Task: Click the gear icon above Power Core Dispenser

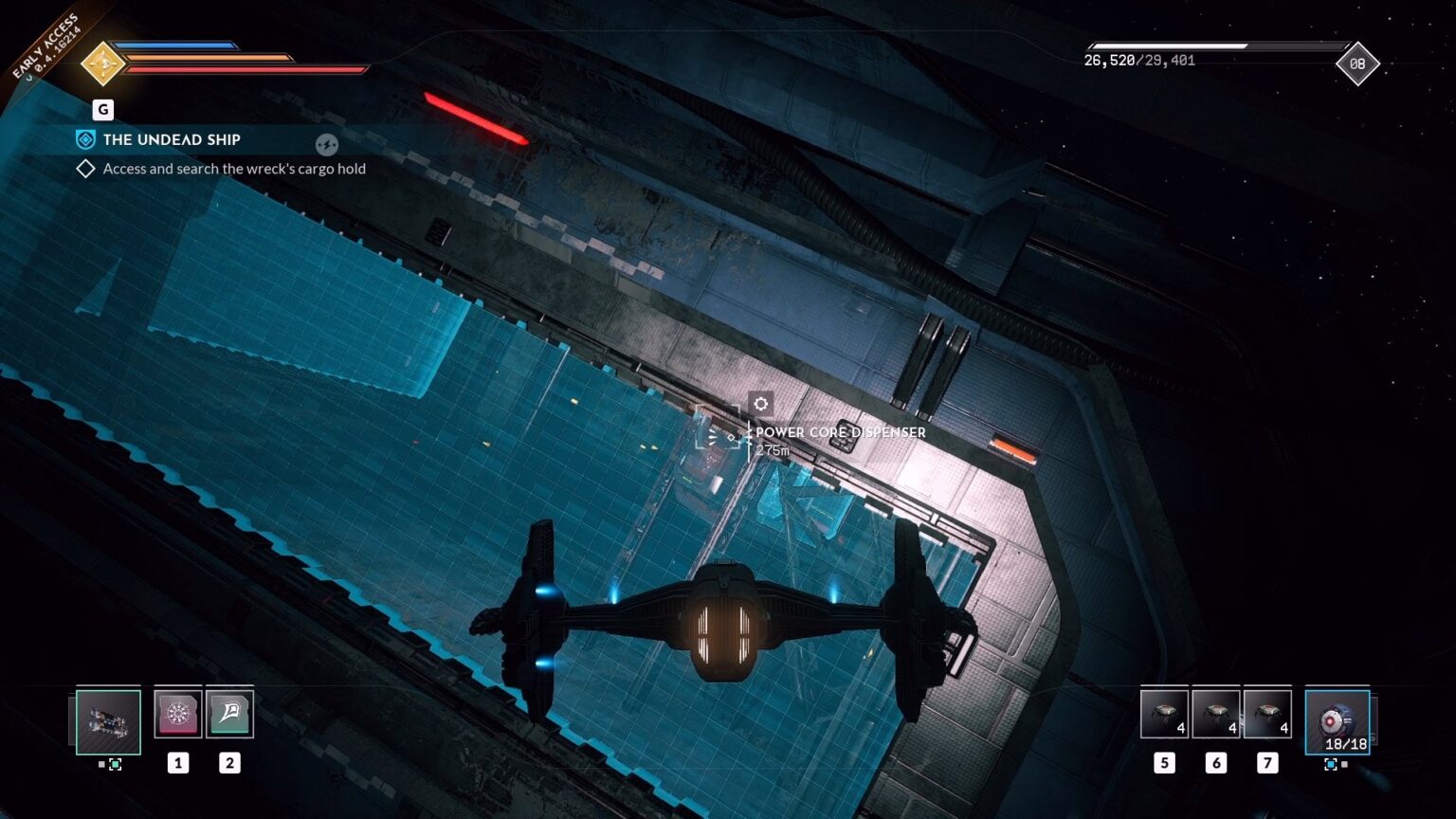Action: coord(761,404)
